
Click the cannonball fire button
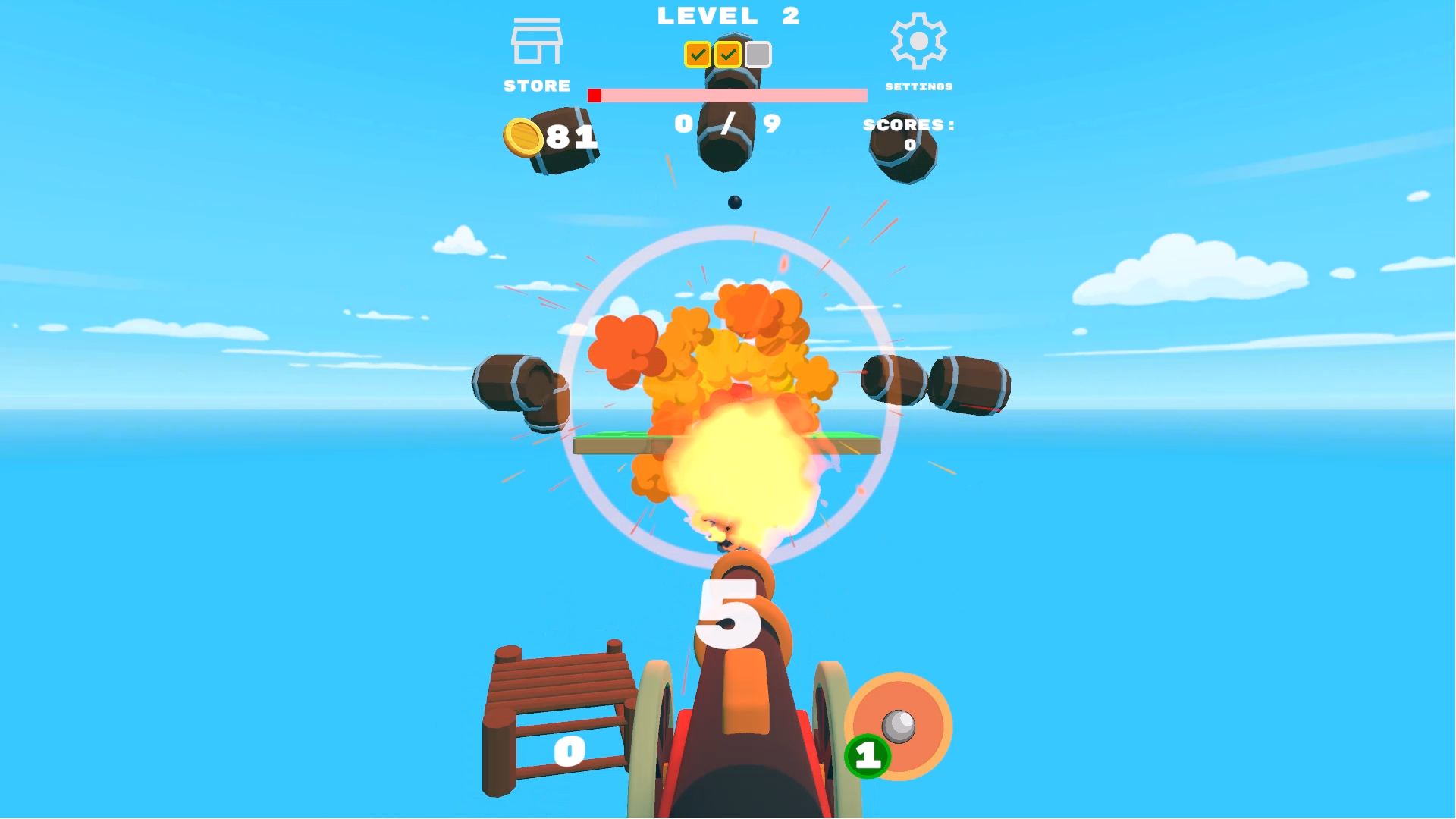tap(899, 724)
